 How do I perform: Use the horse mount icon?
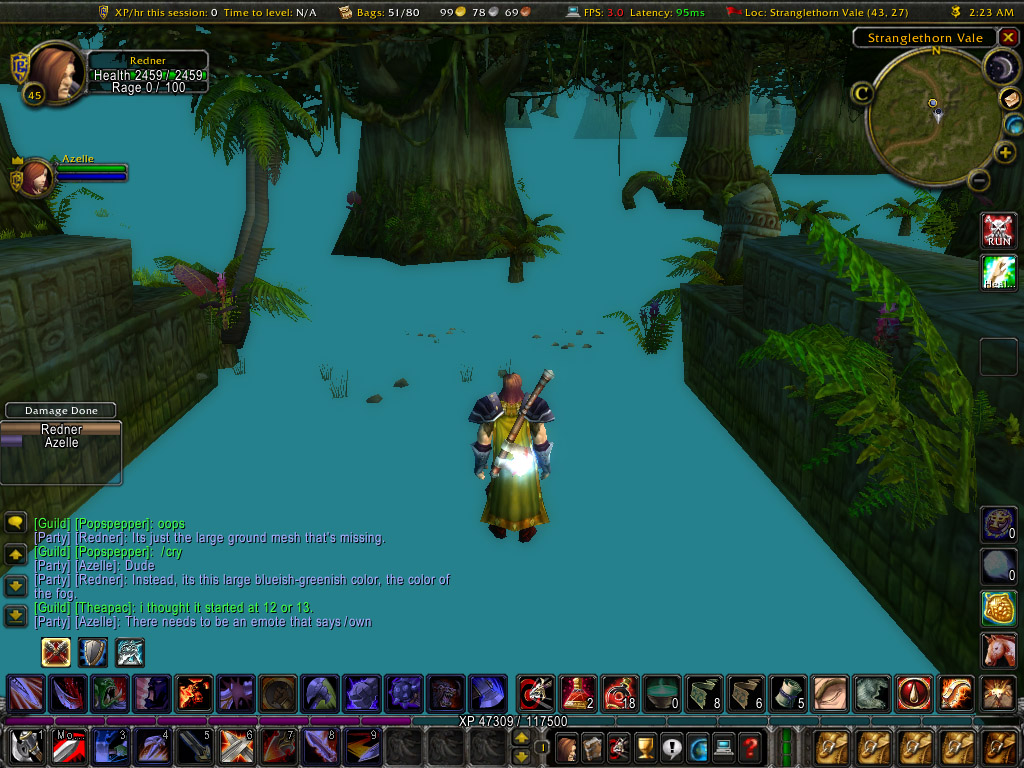[998, 650]
